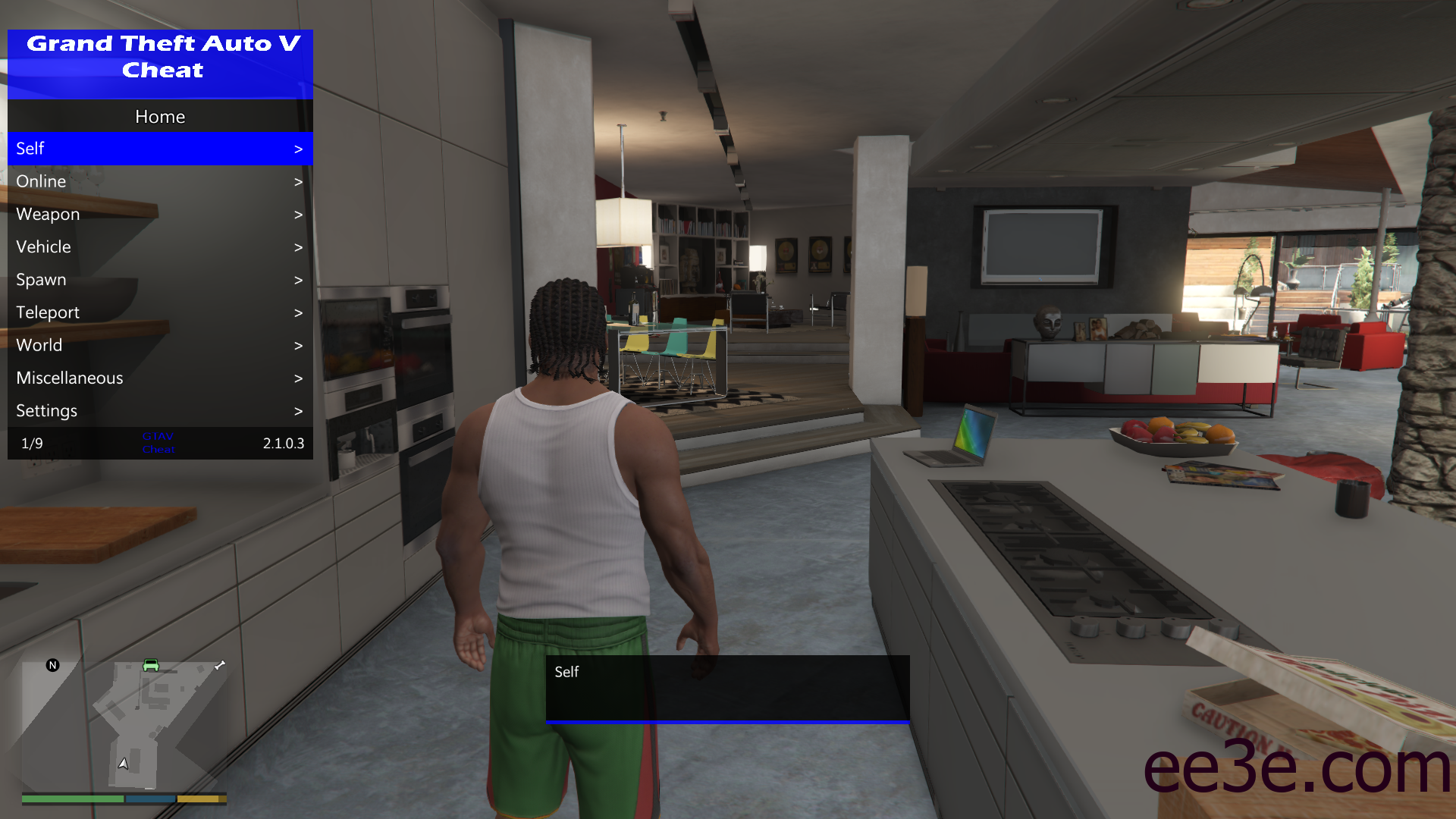Click the GTAV Cheat status label

click(158, 442)
